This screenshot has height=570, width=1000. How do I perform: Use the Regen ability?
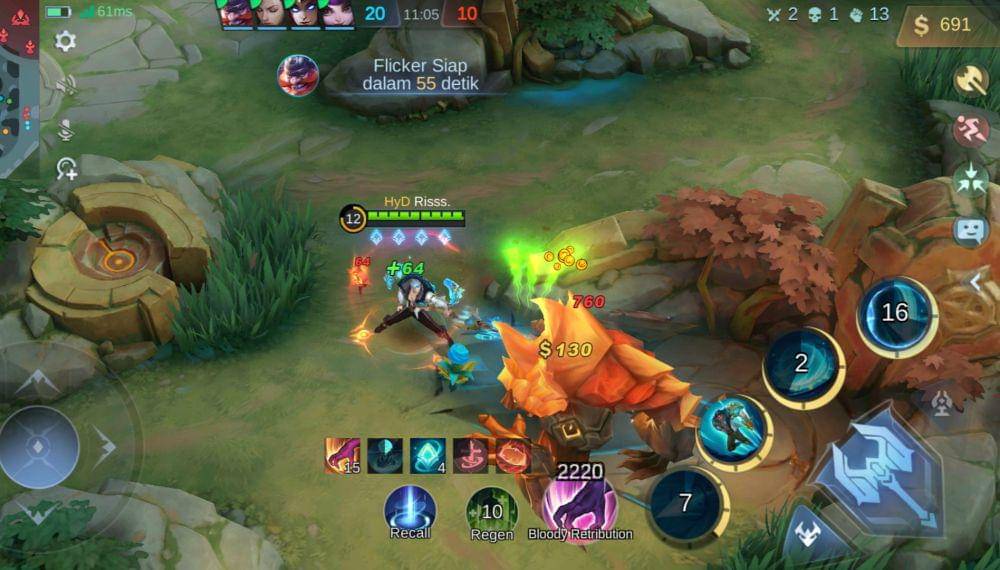click(491, 510)
